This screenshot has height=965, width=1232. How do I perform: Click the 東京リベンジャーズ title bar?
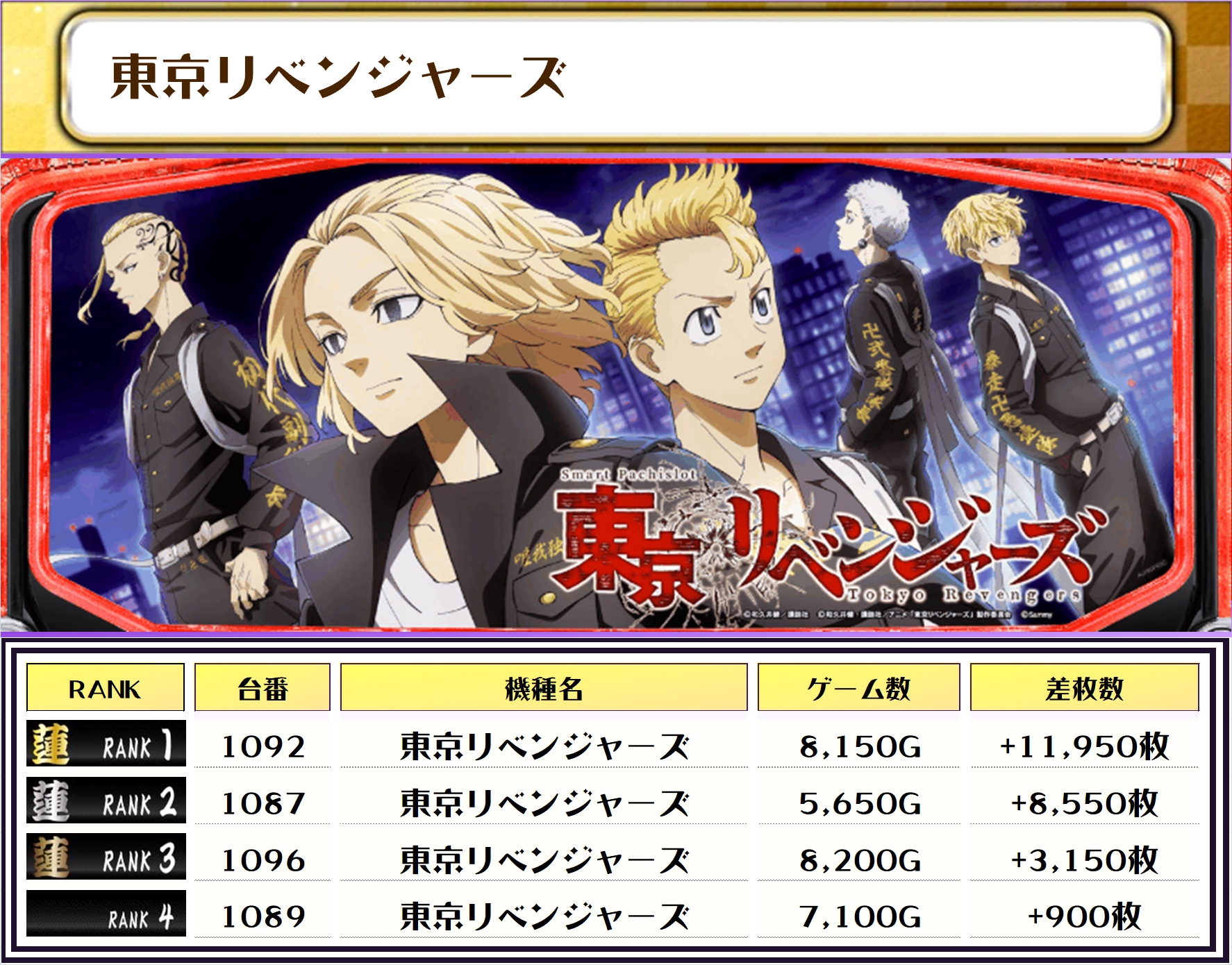(615, 76)
